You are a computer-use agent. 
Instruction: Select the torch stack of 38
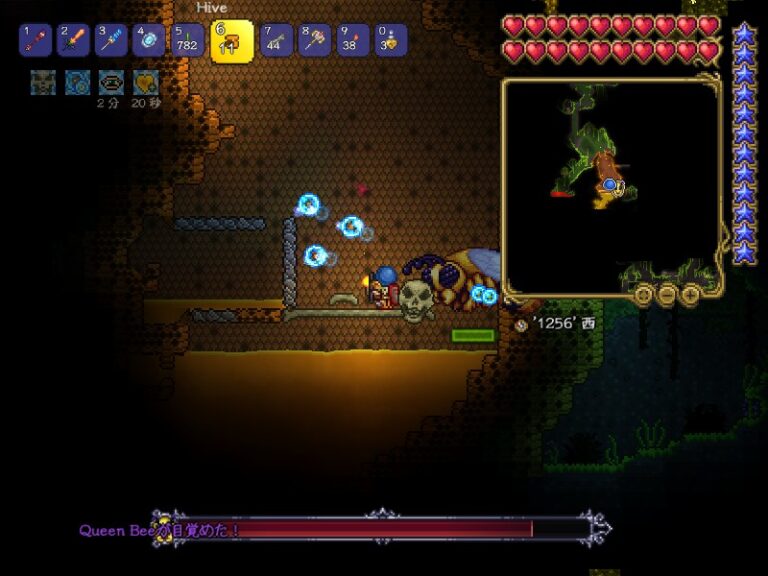[x=352, y=40]
